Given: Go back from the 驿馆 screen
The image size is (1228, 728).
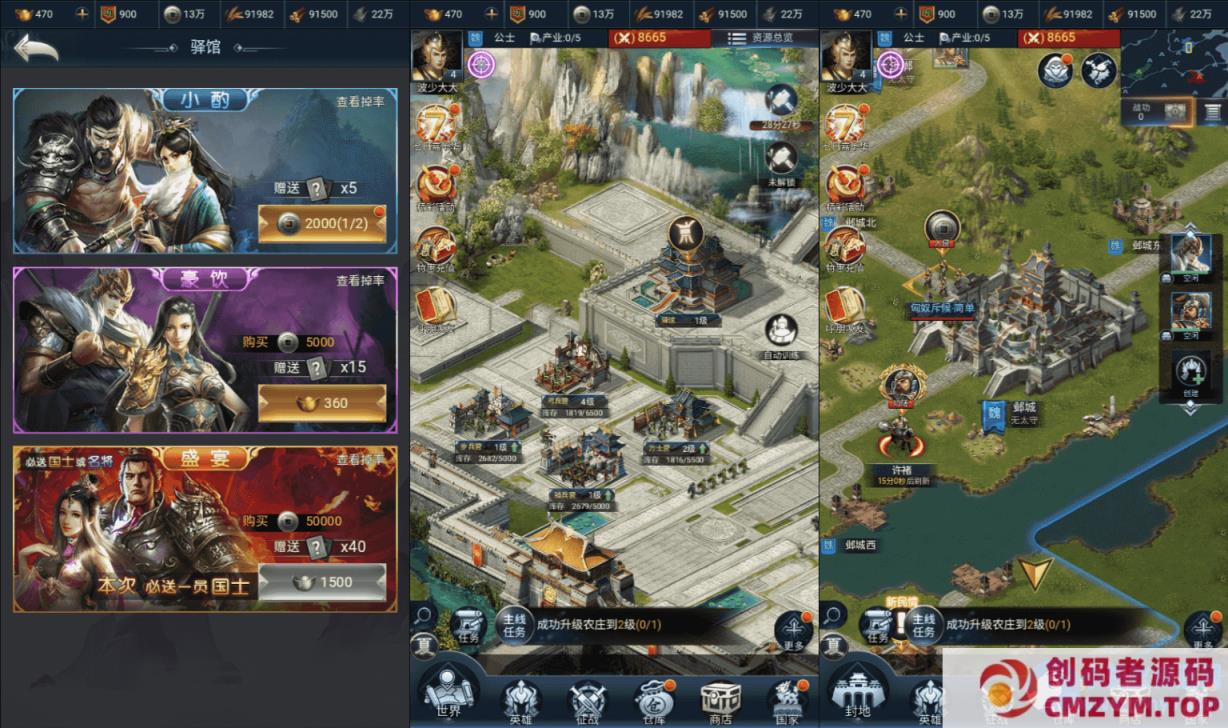Looking at the screenshot, I should [36, 50].
